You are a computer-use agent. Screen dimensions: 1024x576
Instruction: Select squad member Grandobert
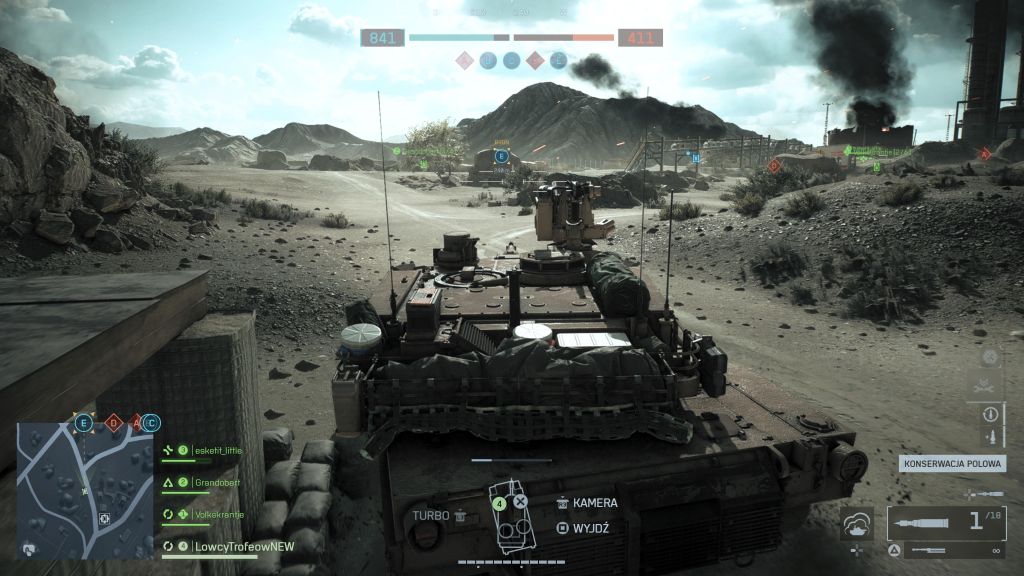[220, 482]
